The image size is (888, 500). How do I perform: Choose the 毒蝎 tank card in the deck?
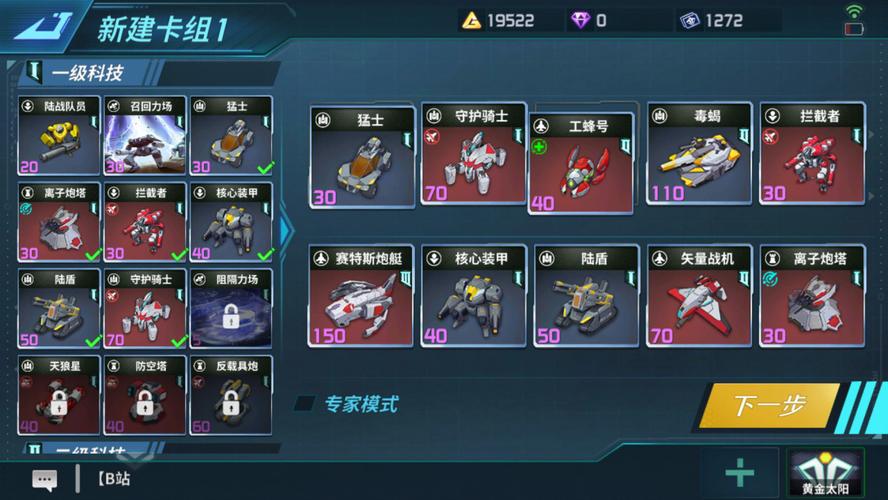[699, 157]
